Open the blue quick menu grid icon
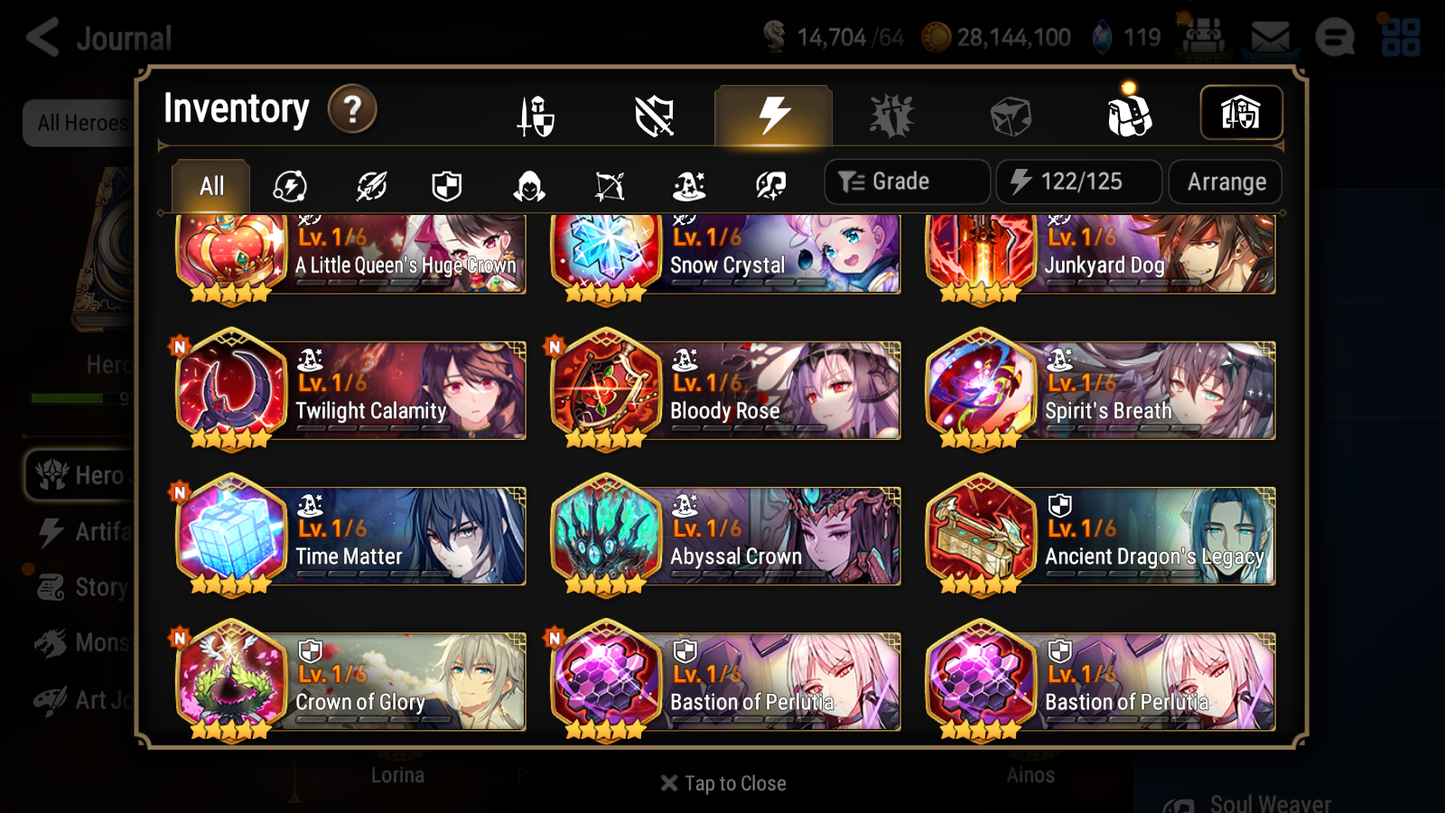The width and height of the screenshot is (1445, 813). coord(1399,37)
